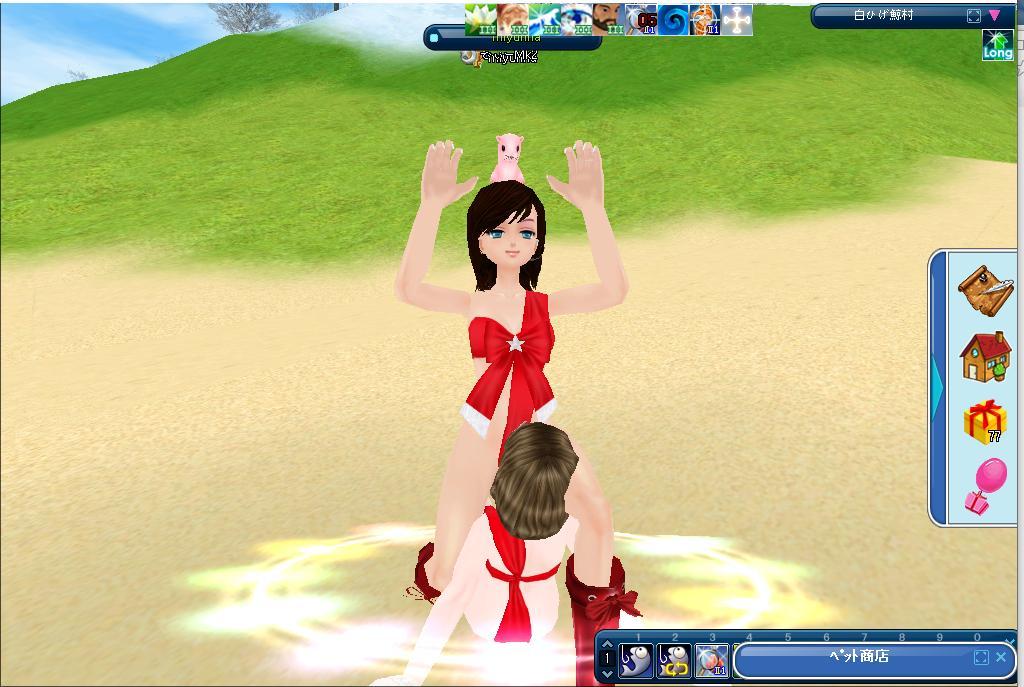Use the fishing hook skill in hotbar
This screenshot has width=1024, height=687.
coord(636,660)
